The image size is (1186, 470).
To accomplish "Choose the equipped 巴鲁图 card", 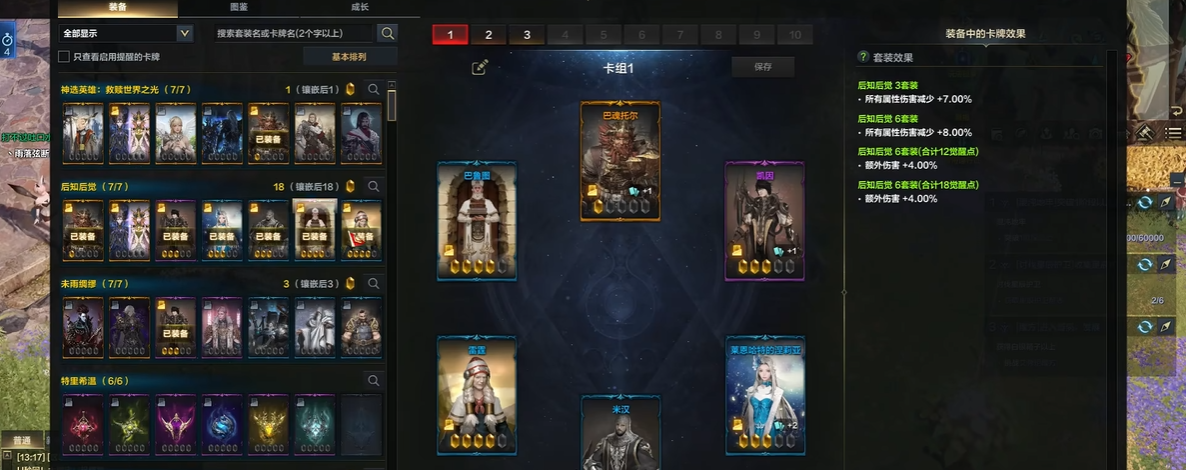I will (x=476, y=221).
